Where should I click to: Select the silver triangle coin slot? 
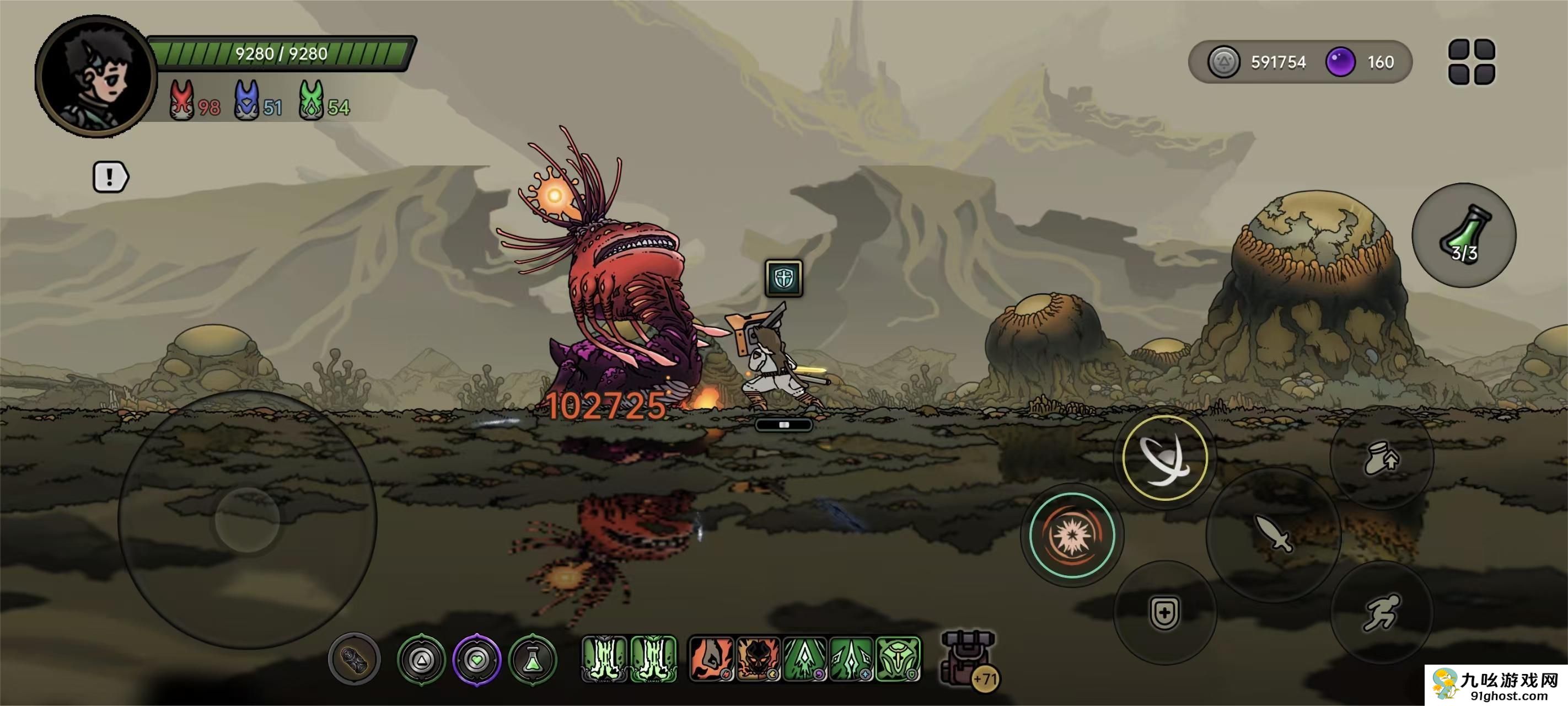tap(421, 660)
